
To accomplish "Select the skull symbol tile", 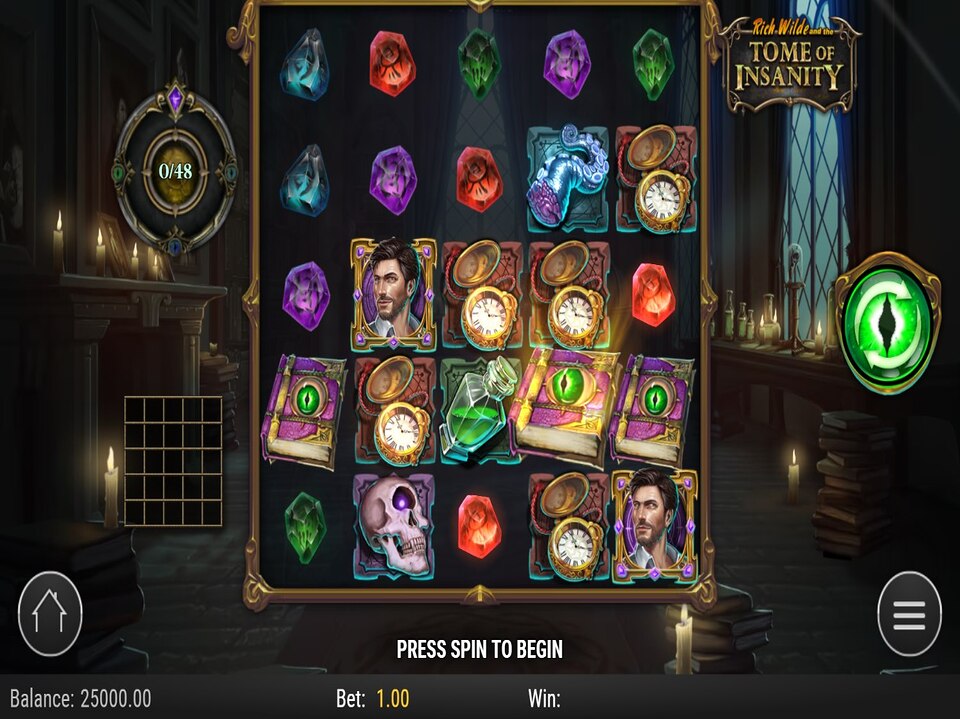I will (393, 525).
